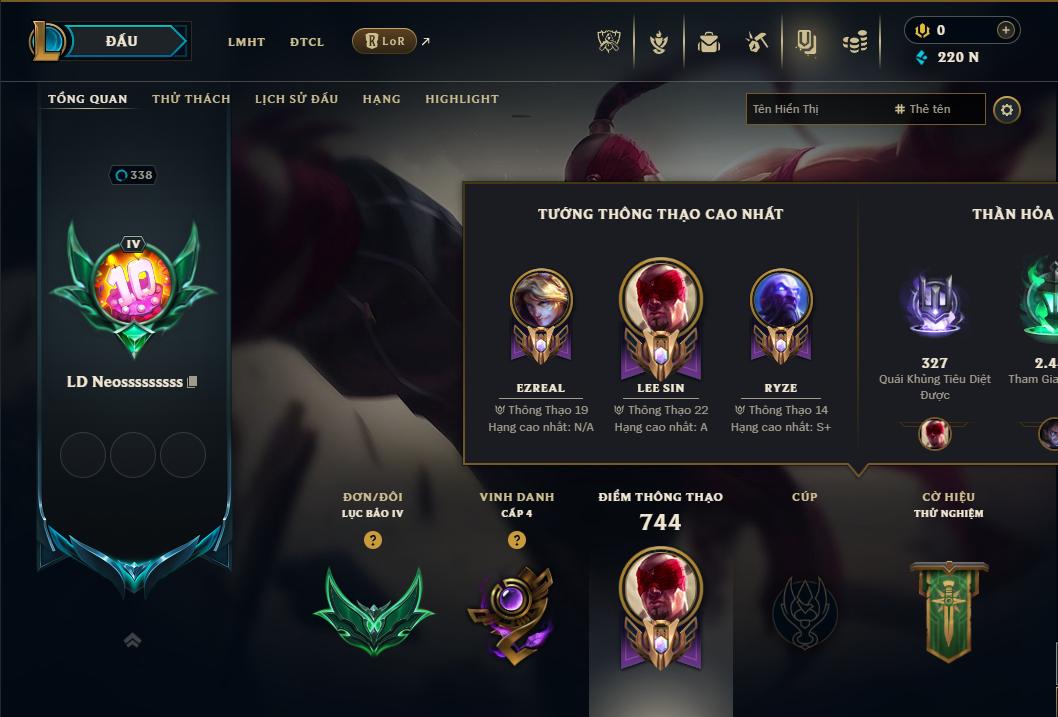Open the LMHT menu entry
Screen dimensions: 1058x717
(246, 42)
